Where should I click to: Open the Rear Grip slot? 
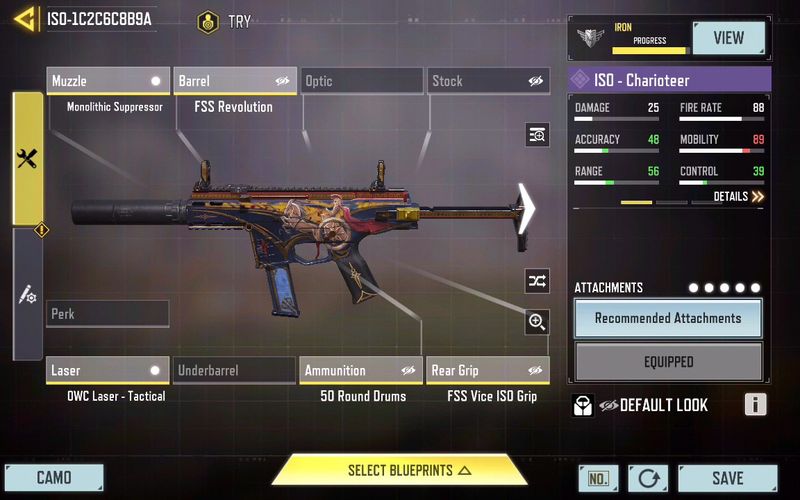coord(487,371)
